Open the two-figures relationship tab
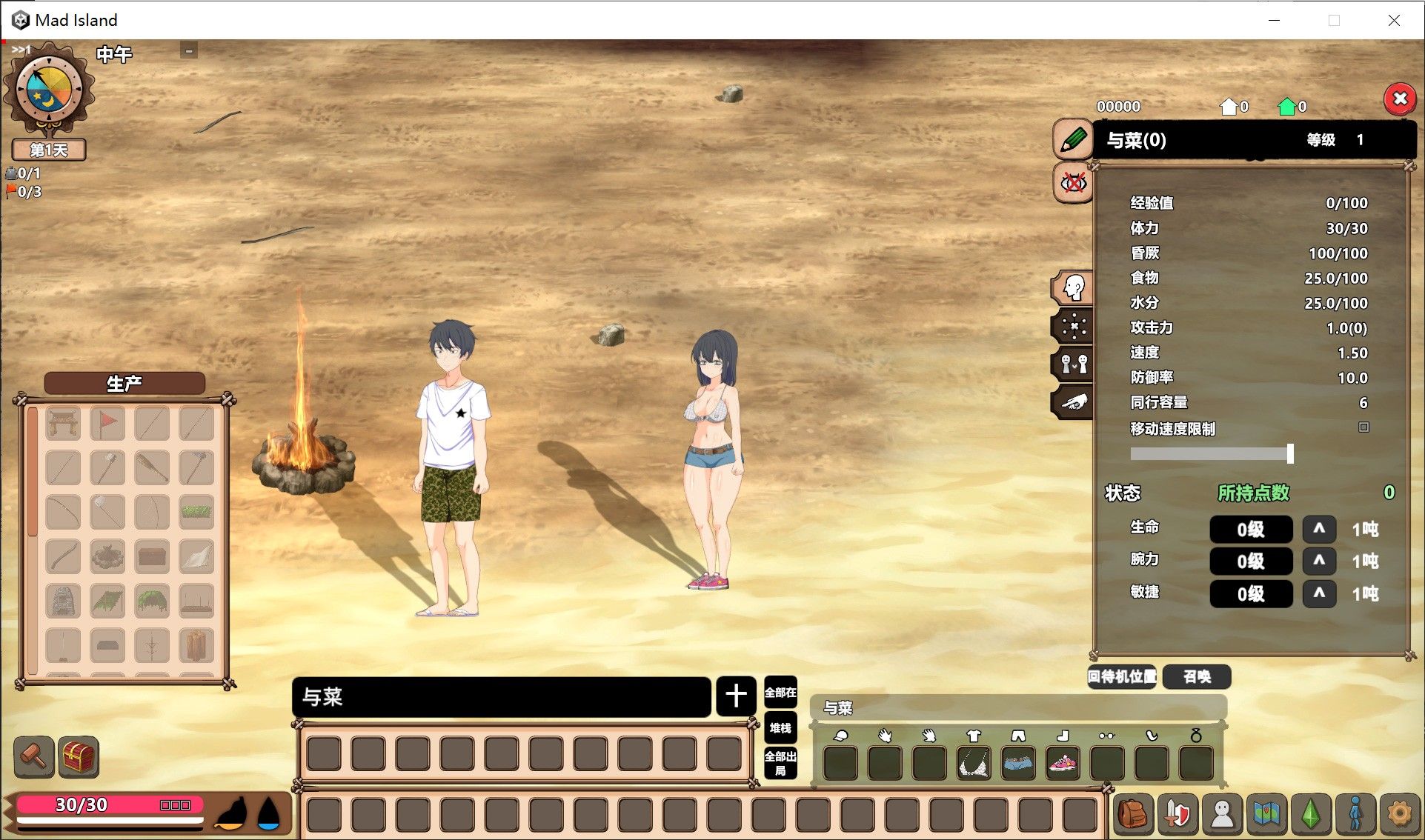The image size is (1425, 840). coord(1073,364)
